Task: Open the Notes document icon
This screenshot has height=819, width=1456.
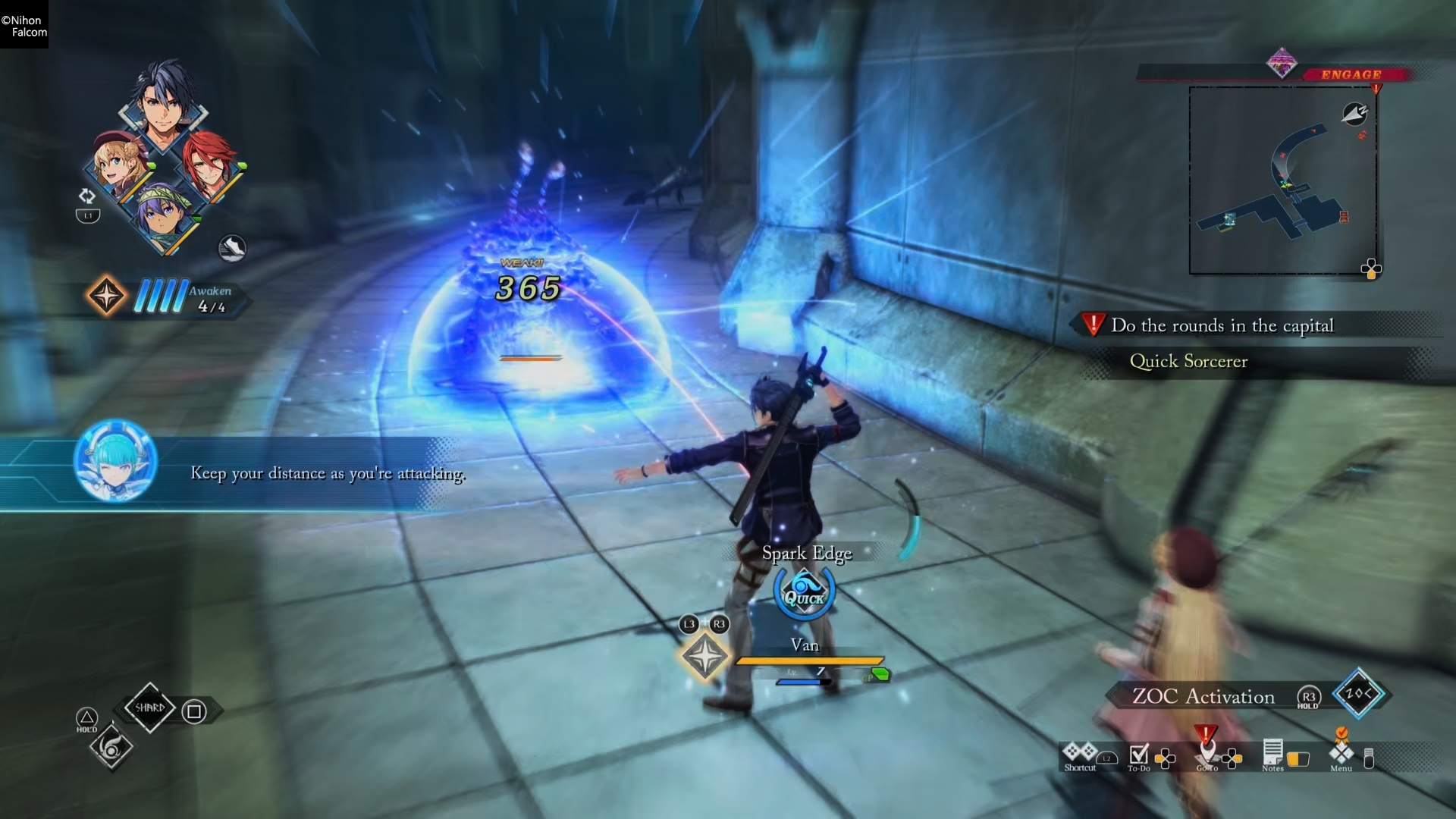Action: [1274, 755]
